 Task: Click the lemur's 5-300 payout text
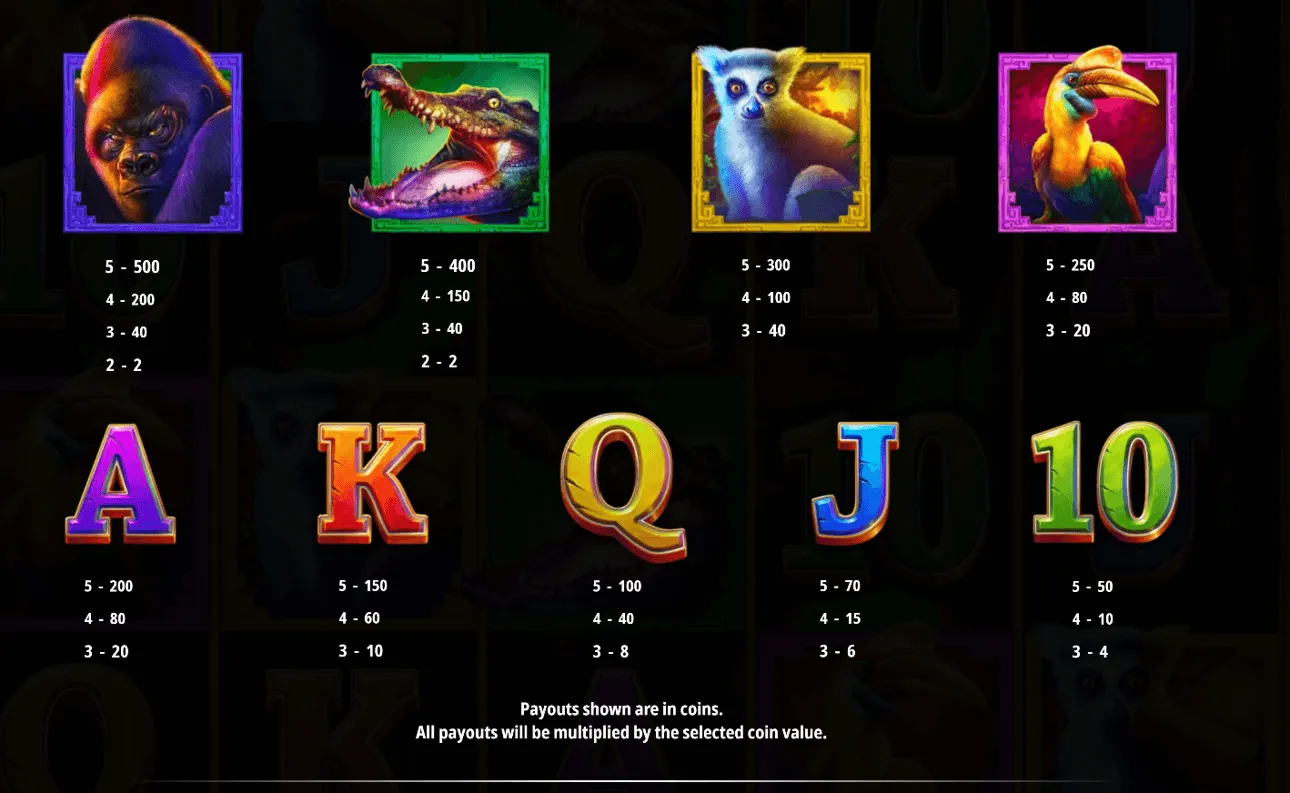[x=766, y=266]
